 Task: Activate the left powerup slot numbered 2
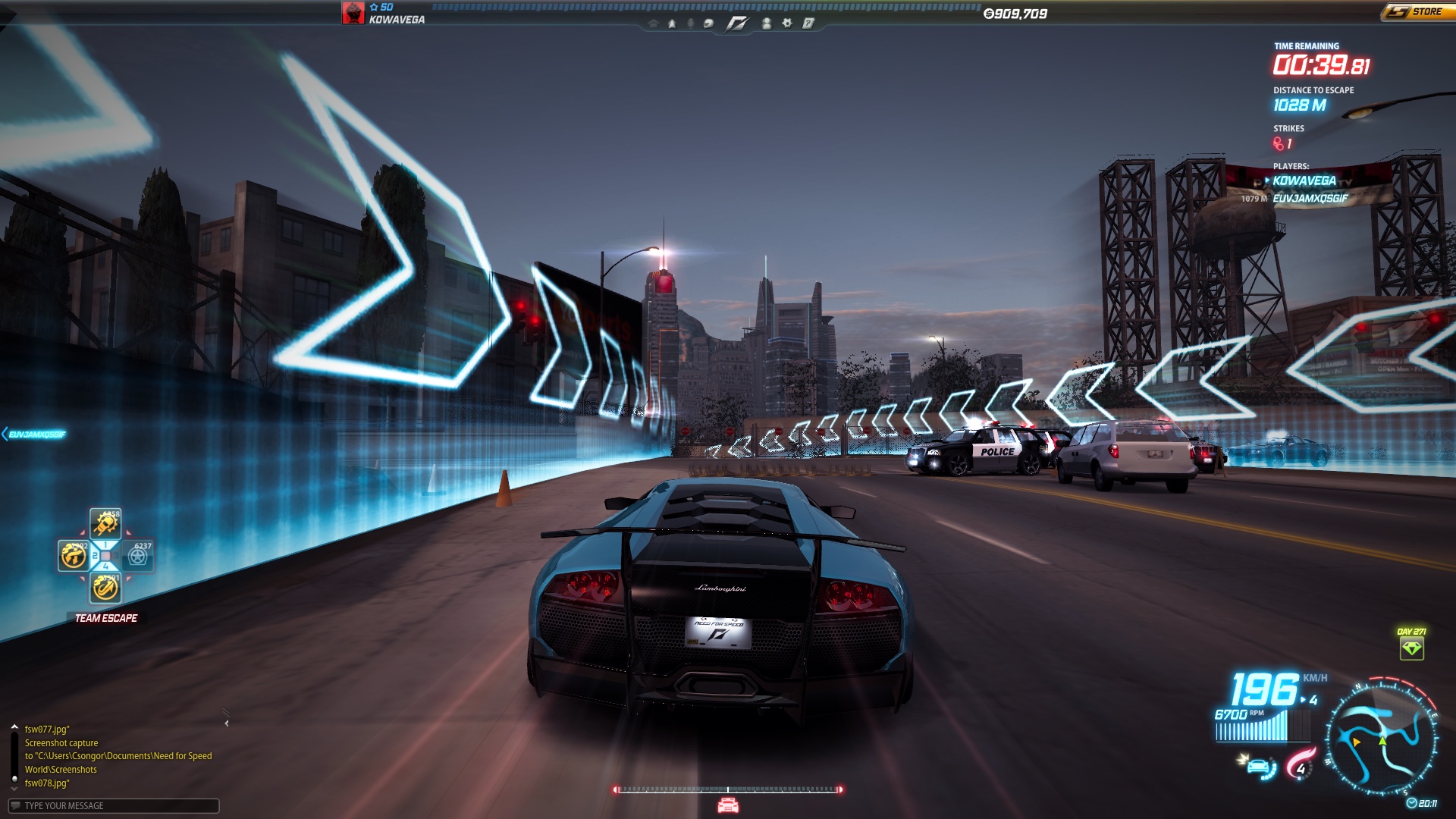click(x=74, y=555)
